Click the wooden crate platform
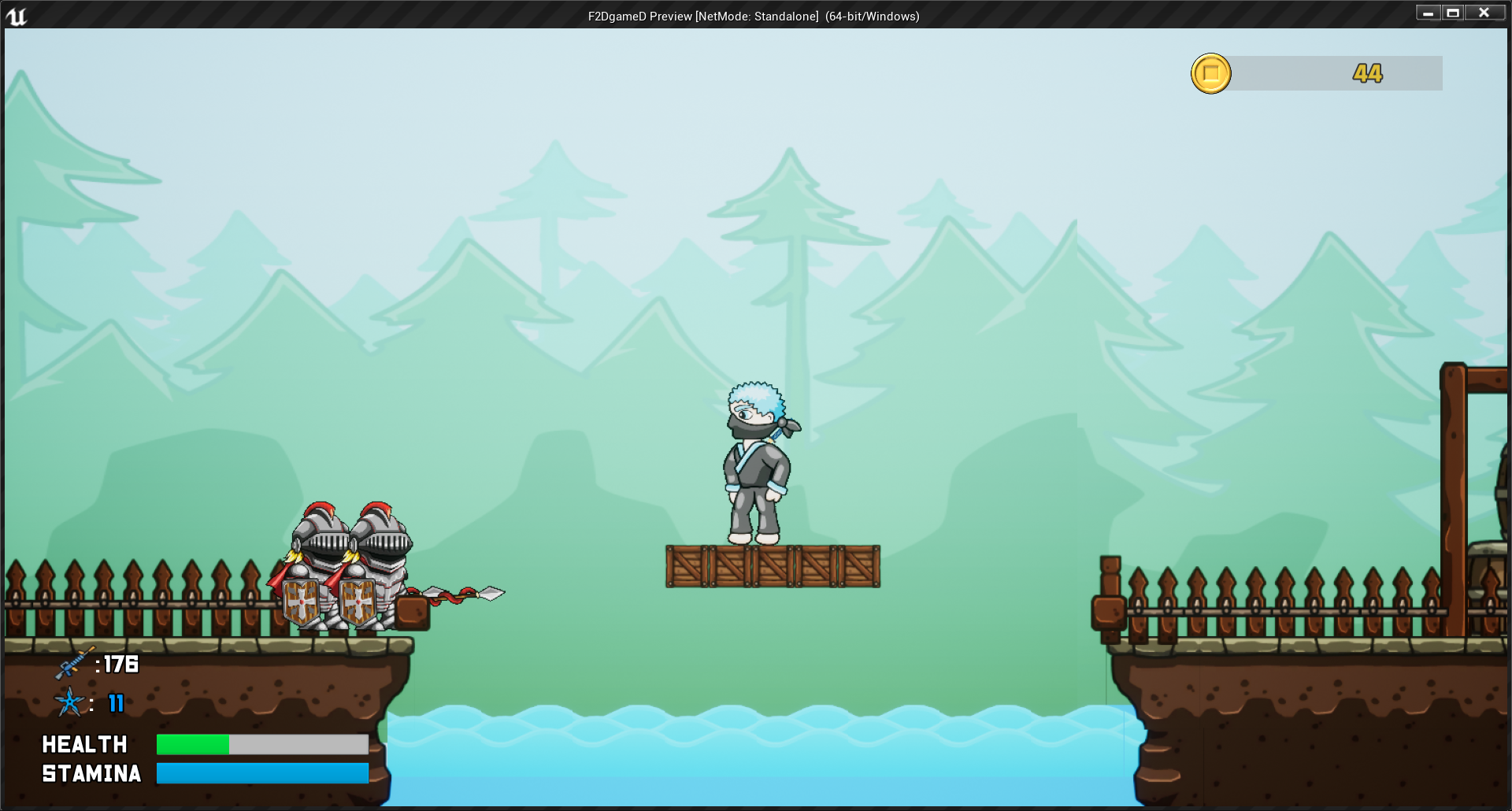 [x=772, y=567]
